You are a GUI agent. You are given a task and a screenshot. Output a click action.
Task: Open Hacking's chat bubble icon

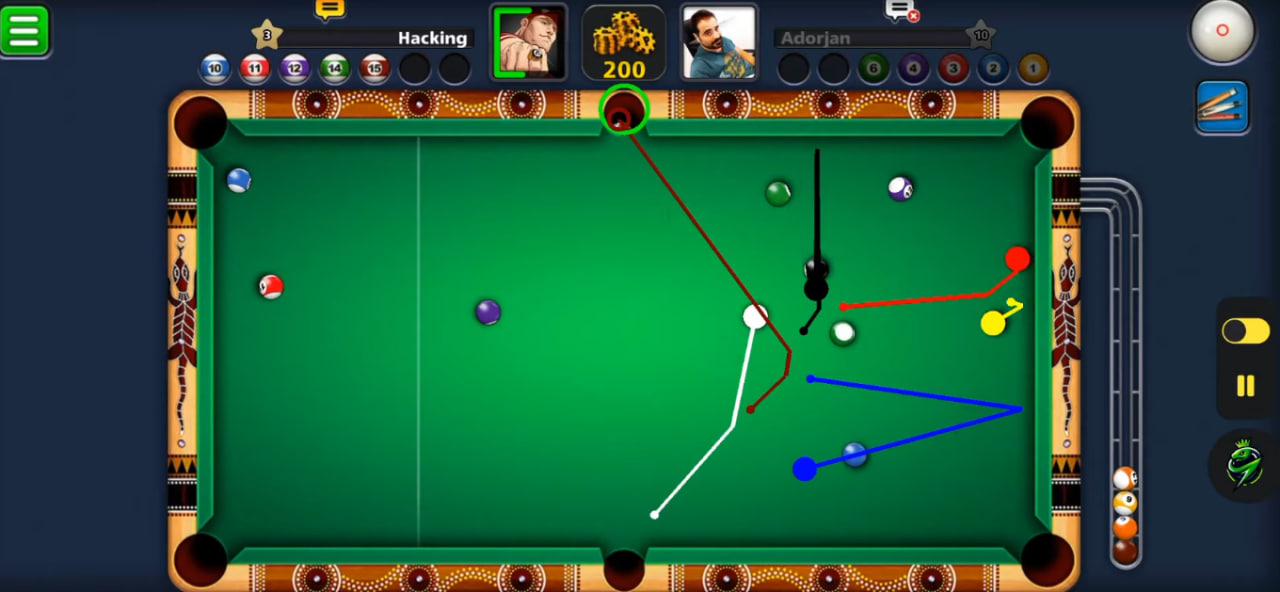(330, 9)
